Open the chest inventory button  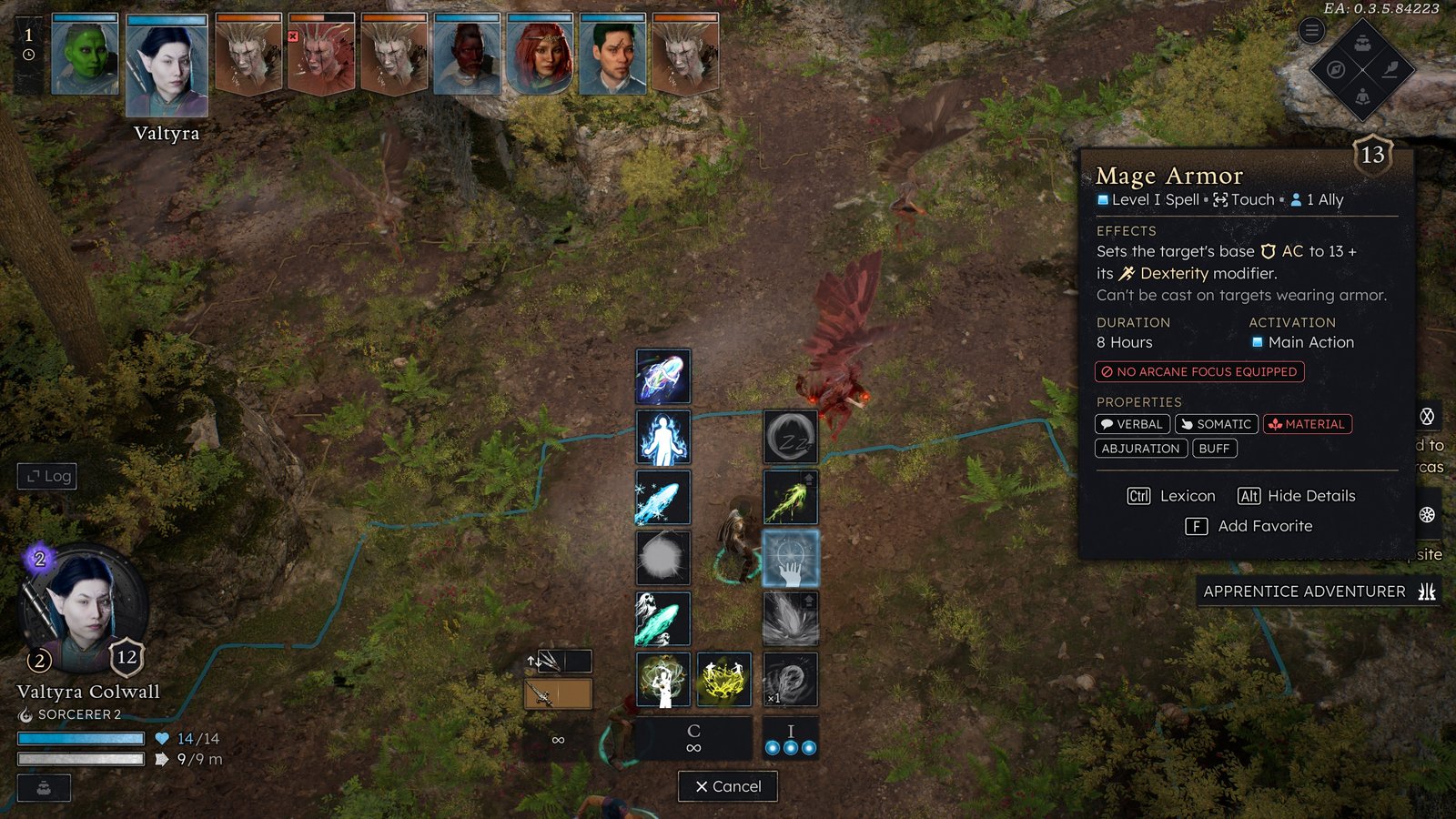[1362, 43]
